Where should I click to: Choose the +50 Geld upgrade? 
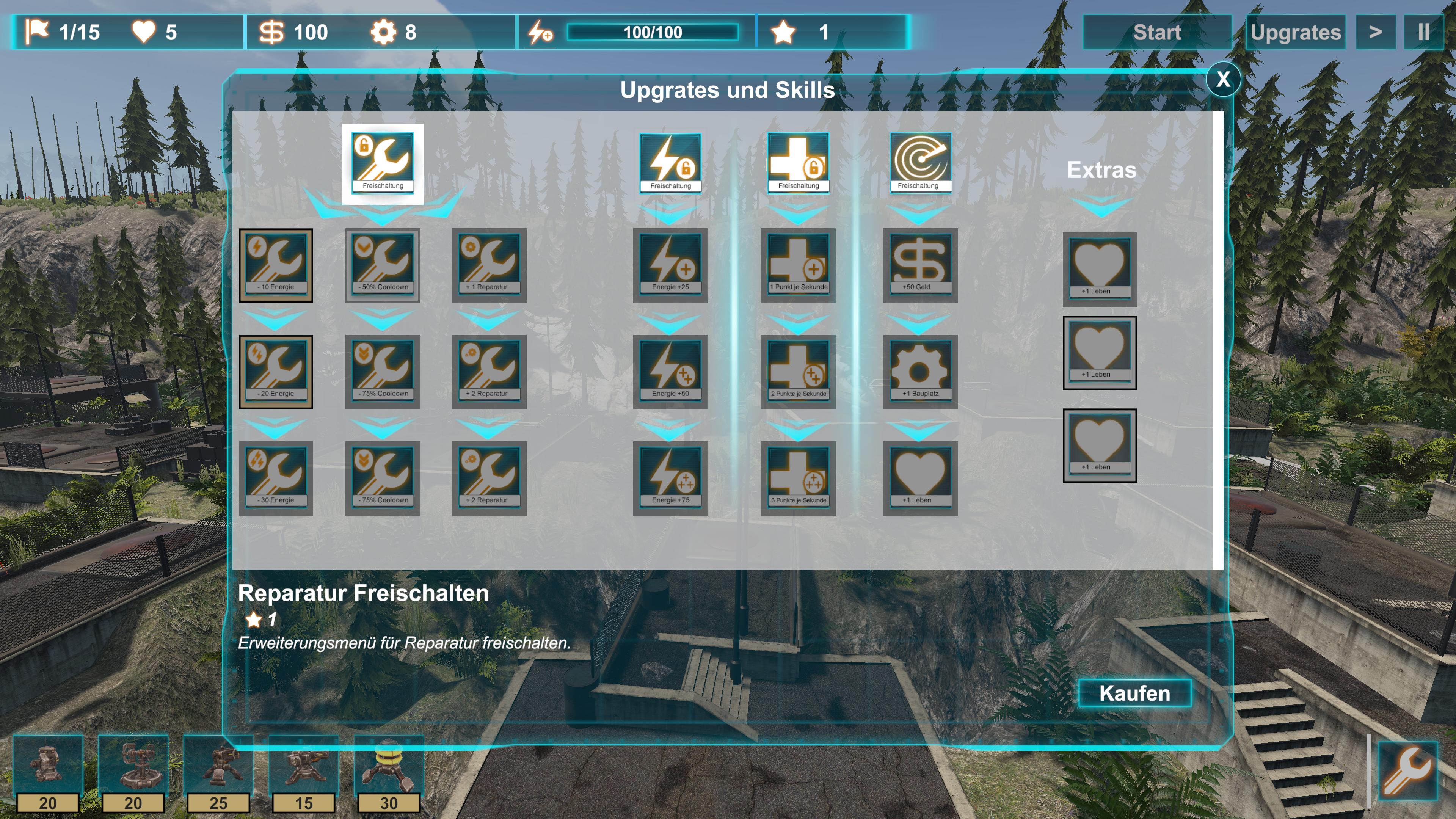click(919, 265)
